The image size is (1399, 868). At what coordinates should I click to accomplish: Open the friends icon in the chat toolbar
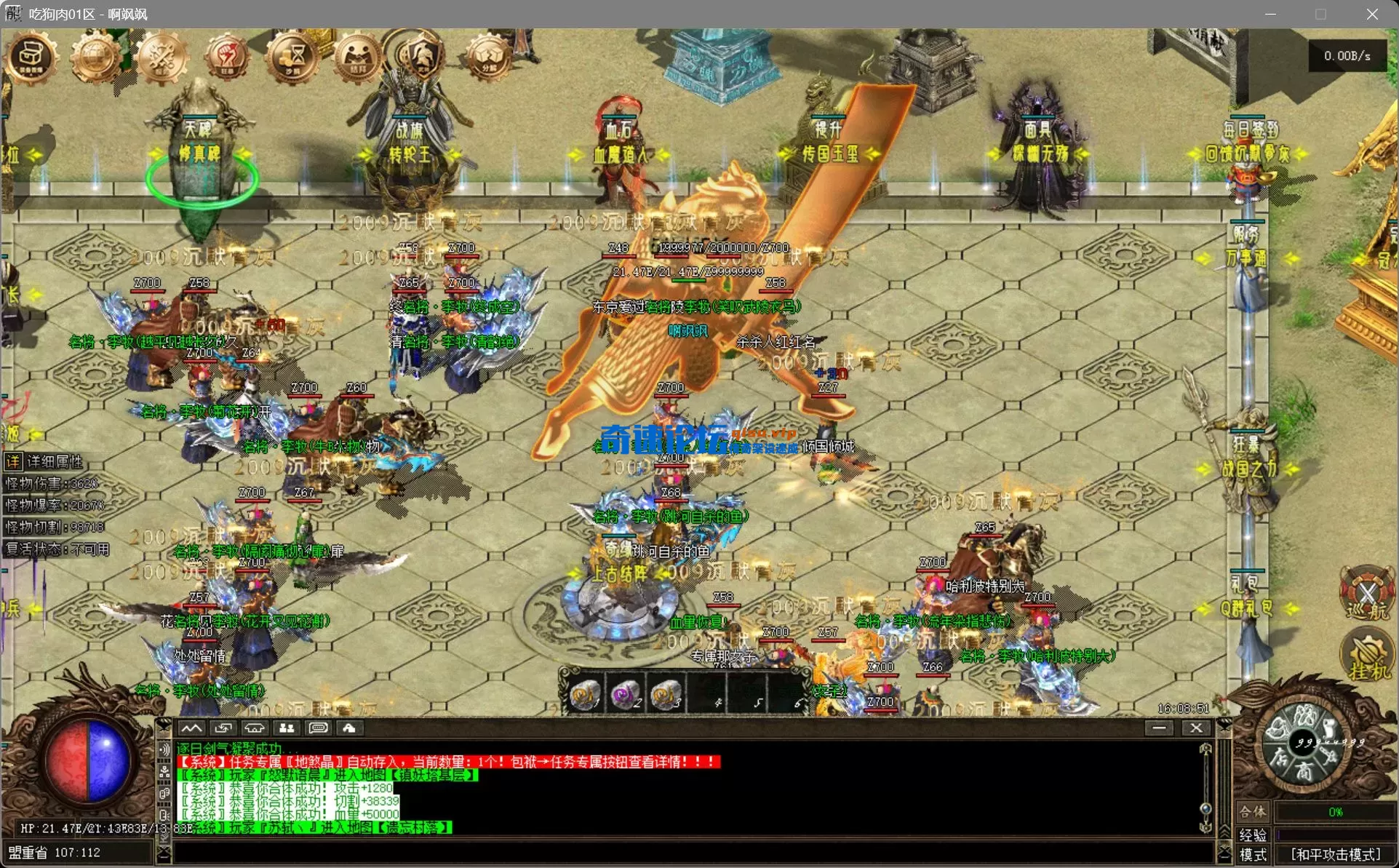tap(286, 728)
